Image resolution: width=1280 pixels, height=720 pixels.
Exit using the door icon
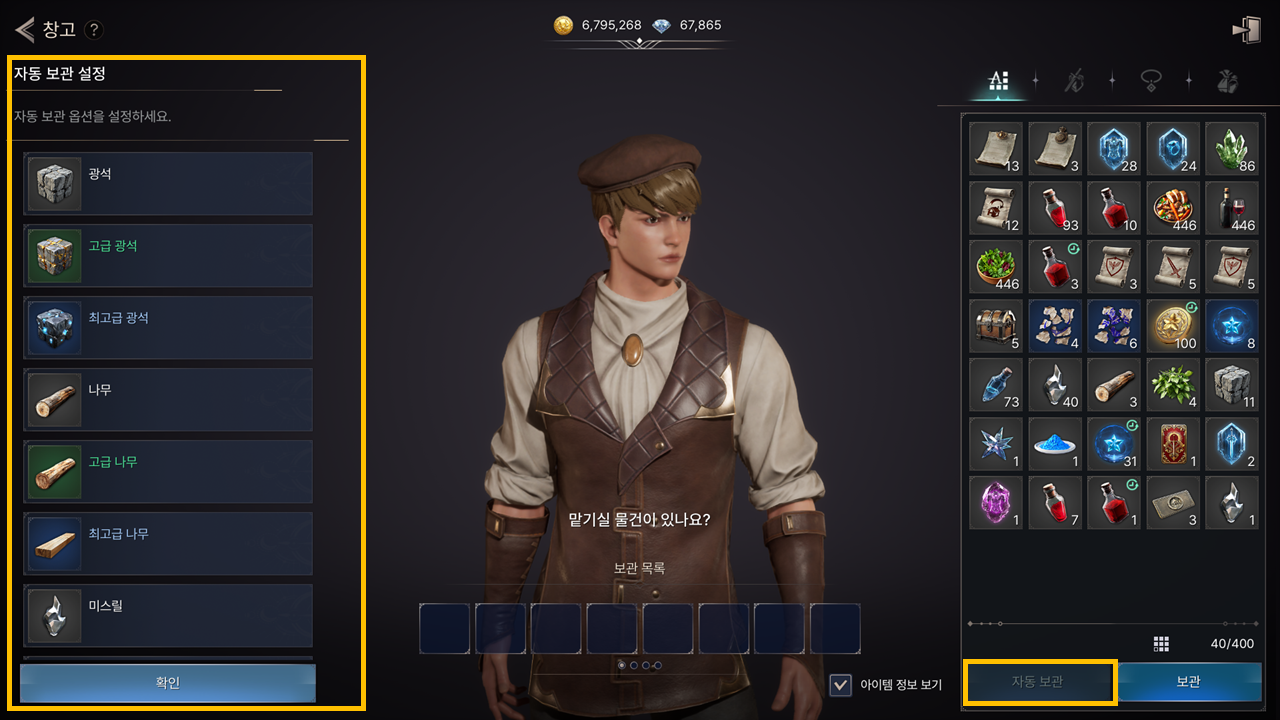tap(1246, 30)
